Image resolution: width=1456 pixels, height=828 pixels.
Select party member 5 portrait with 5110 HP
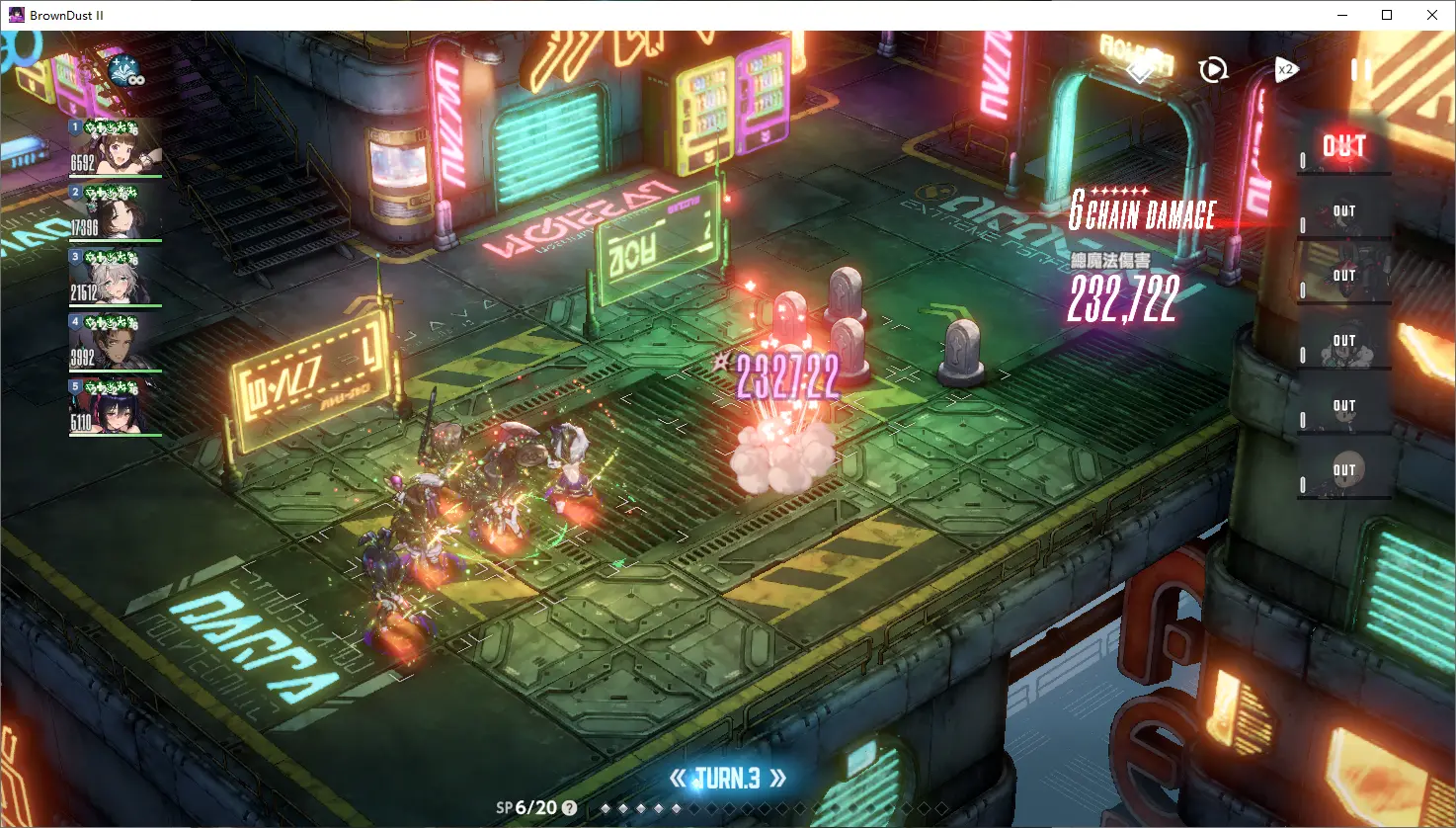pos(115,408)
